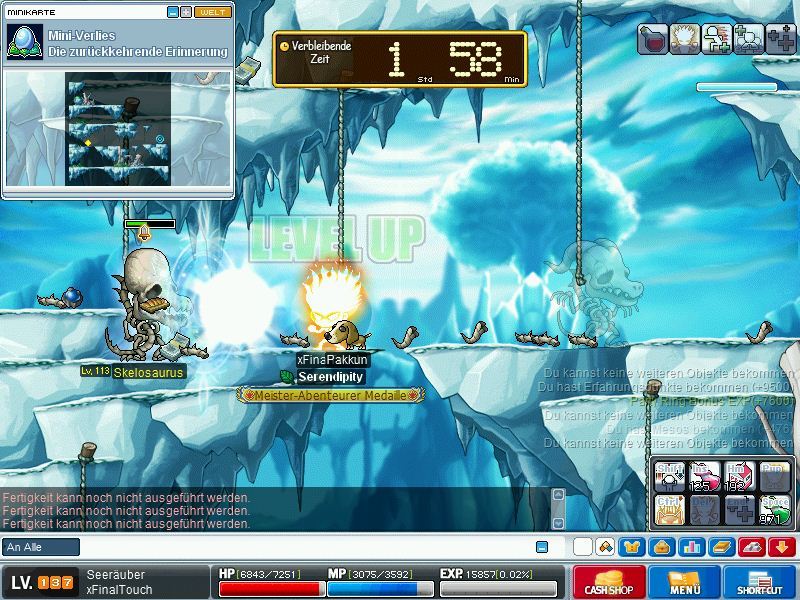800x600 pixels.
Task: Click the WELT world map button
Action: point(213,12)
